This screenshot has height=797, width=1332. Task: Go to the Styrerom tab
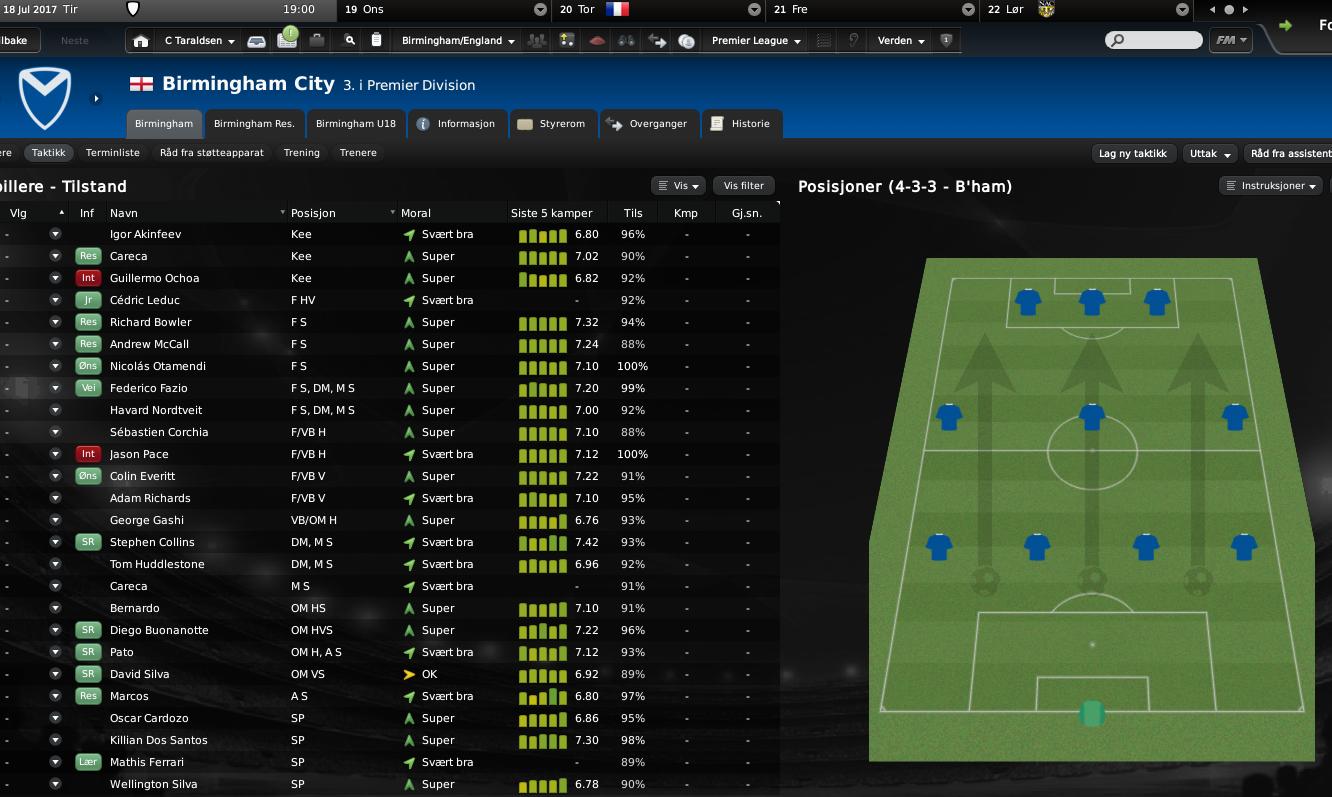[x=553, y=124]
